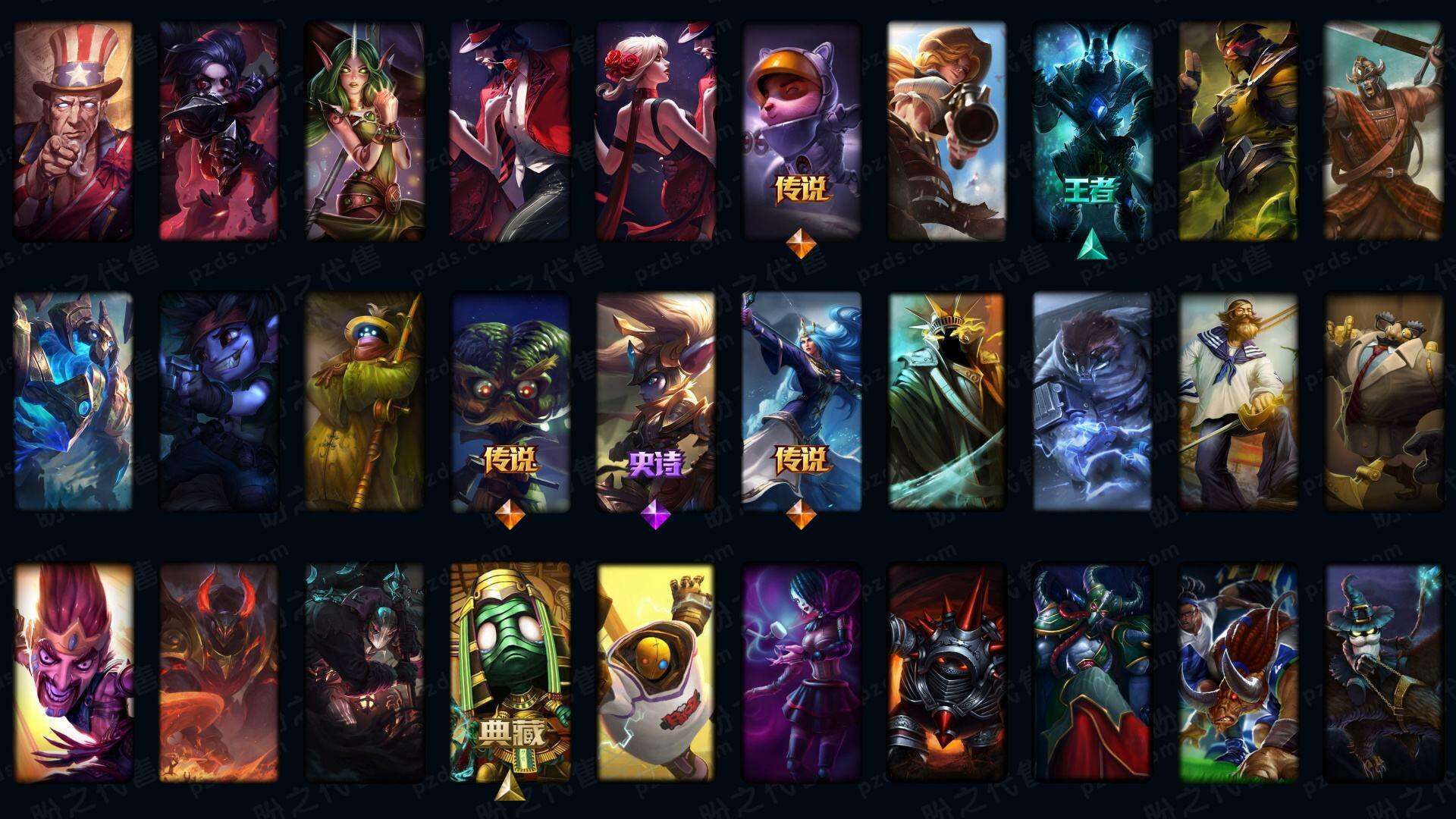Select the pharaoh Amumu 典藏 skin card
This screenshot has height=819, width=1456.
pyautogui.click(x=510, y=672)
